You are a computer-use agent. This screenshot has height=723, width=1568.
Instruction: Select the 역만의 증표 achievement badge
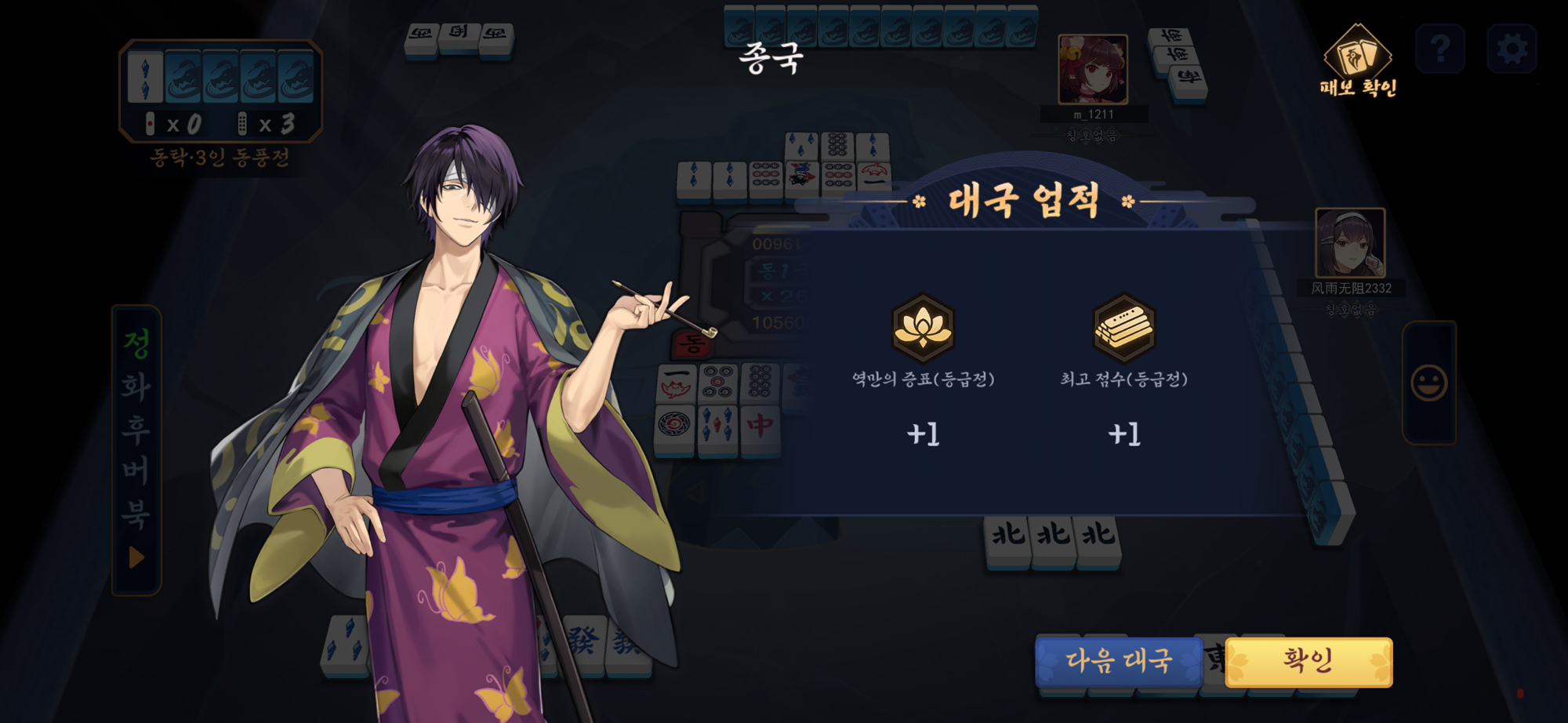click(923, 328)
